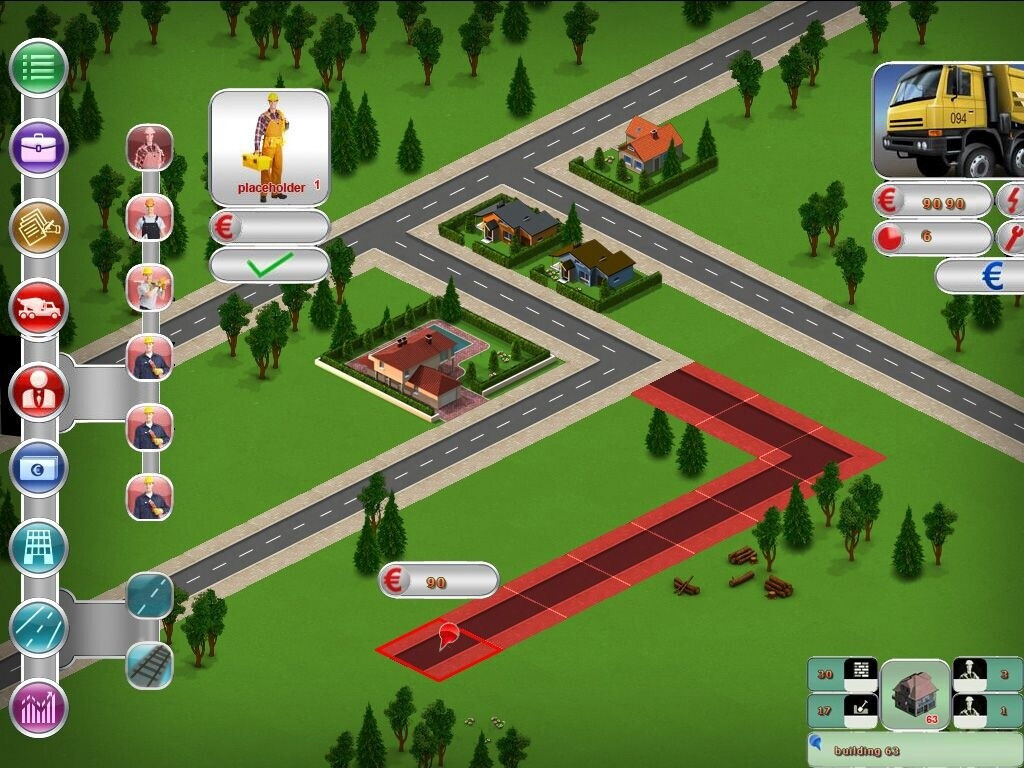Click the brick wall materials icon
Viewport: 1024px width, 768px height.
(860, 674)
